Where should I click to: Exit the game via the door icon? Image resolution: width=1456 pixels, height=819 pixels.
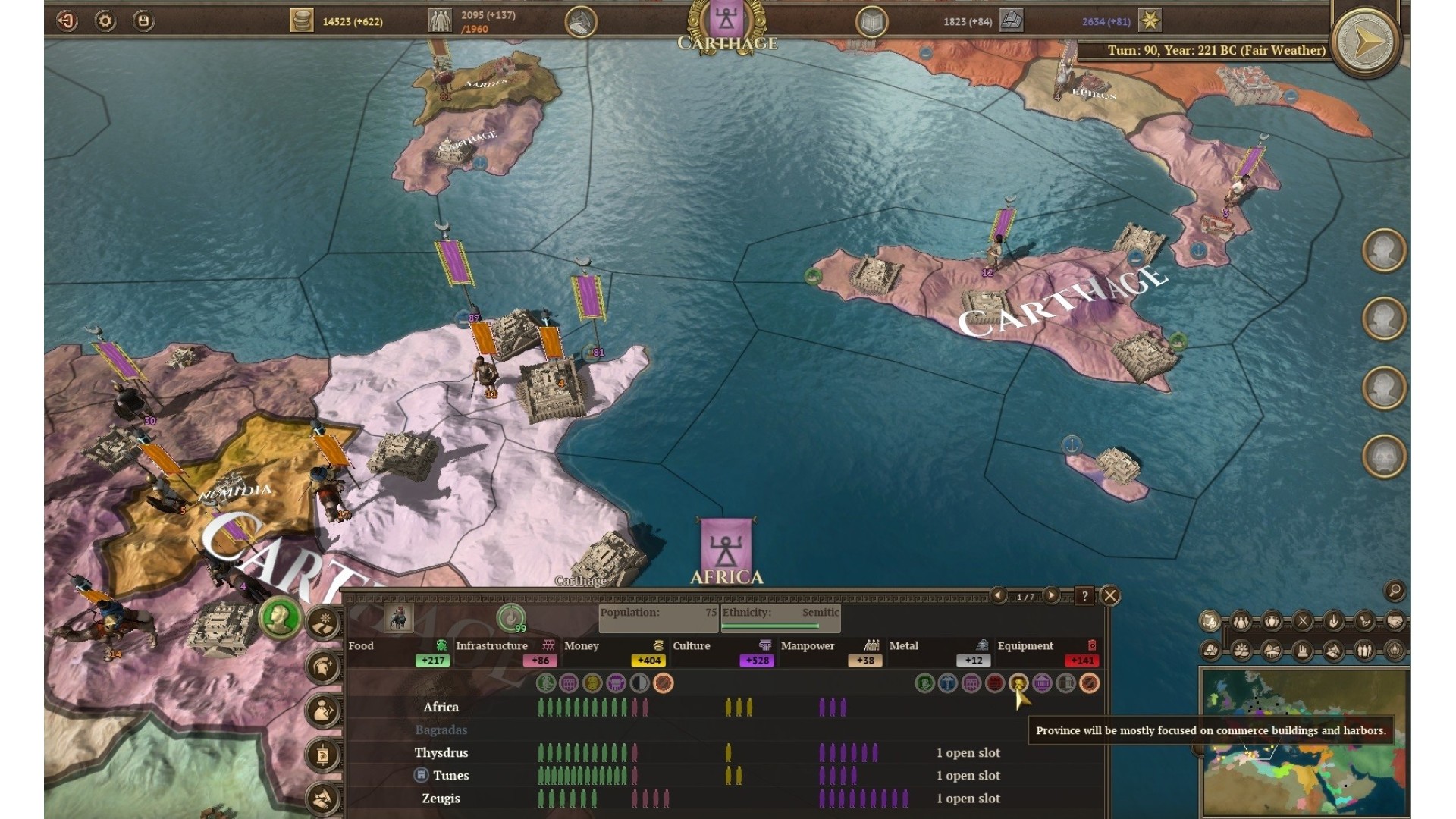pyautogui.click(x=67, y=21)
